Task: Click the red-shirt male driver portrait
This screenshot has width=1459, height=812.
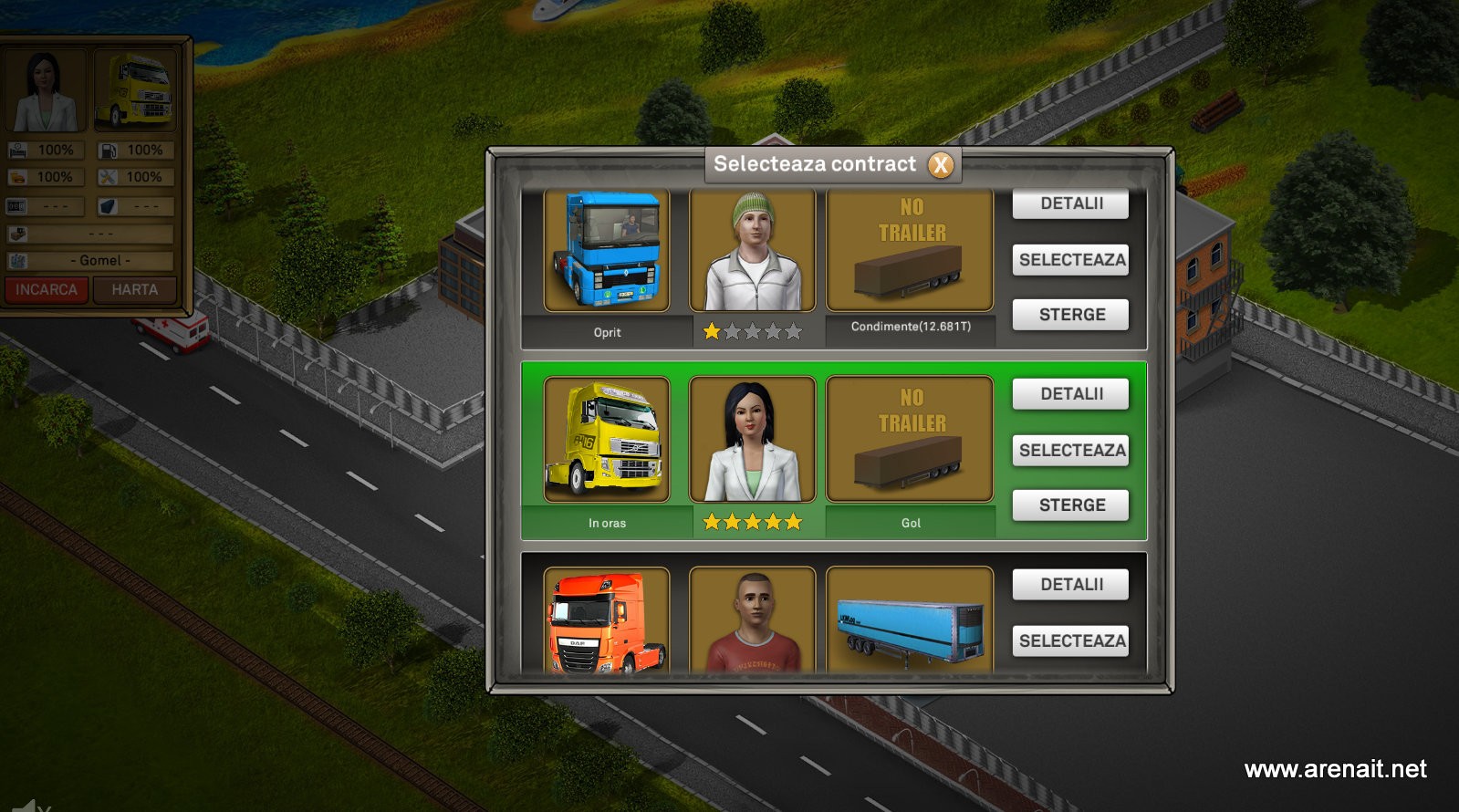Action: click(x=753, y=622)
